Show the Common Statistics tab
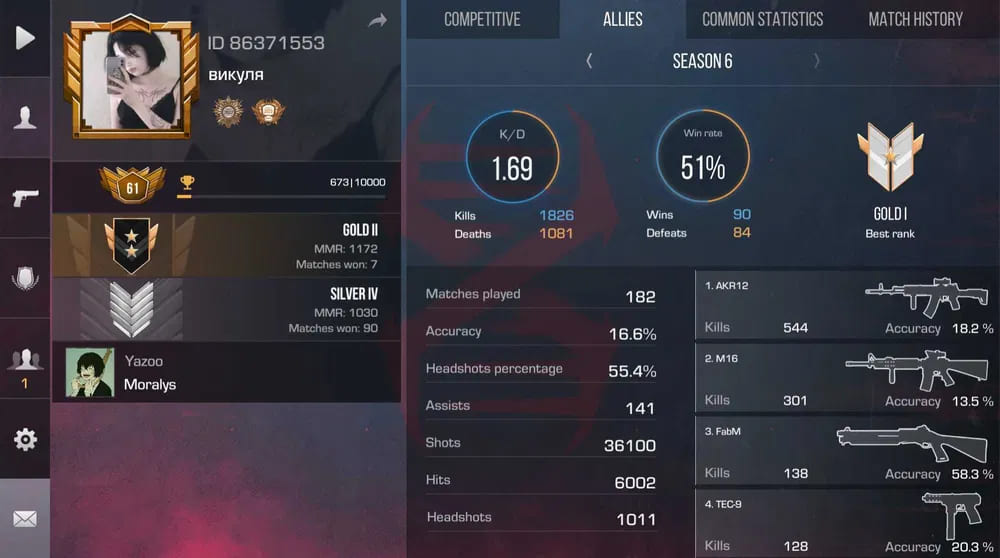The image size is (1000, 558). (x=762, y=19)
